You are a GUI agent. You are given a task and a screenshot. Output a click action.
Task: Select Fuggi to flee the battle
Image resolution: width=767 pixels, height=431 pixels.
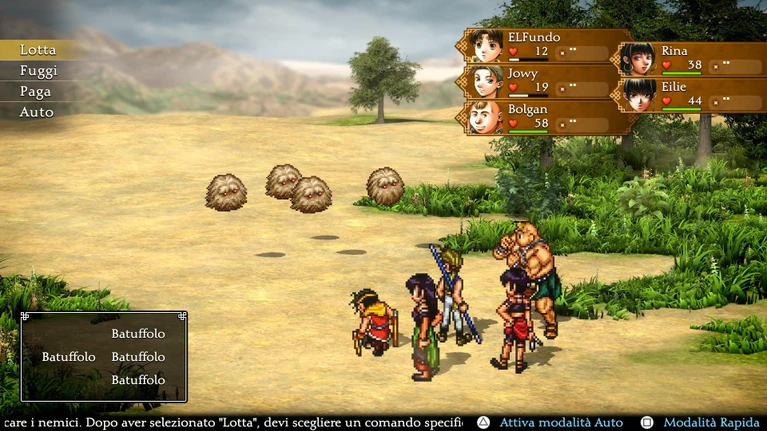tap(38, 71)
